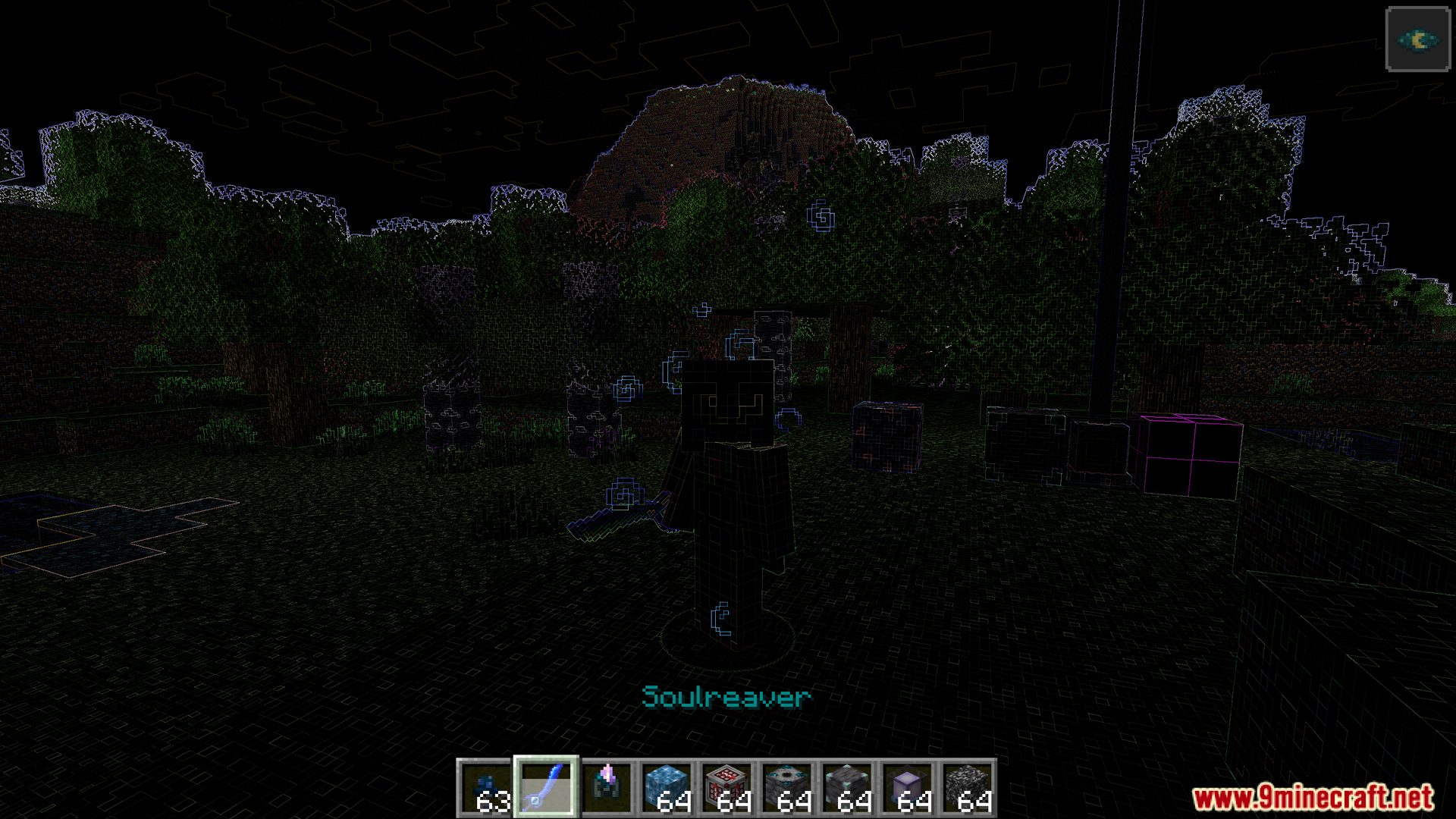Click the eye status effect icon
This screenshot has width=1456, height=819.
click(x=1417, y=39)
